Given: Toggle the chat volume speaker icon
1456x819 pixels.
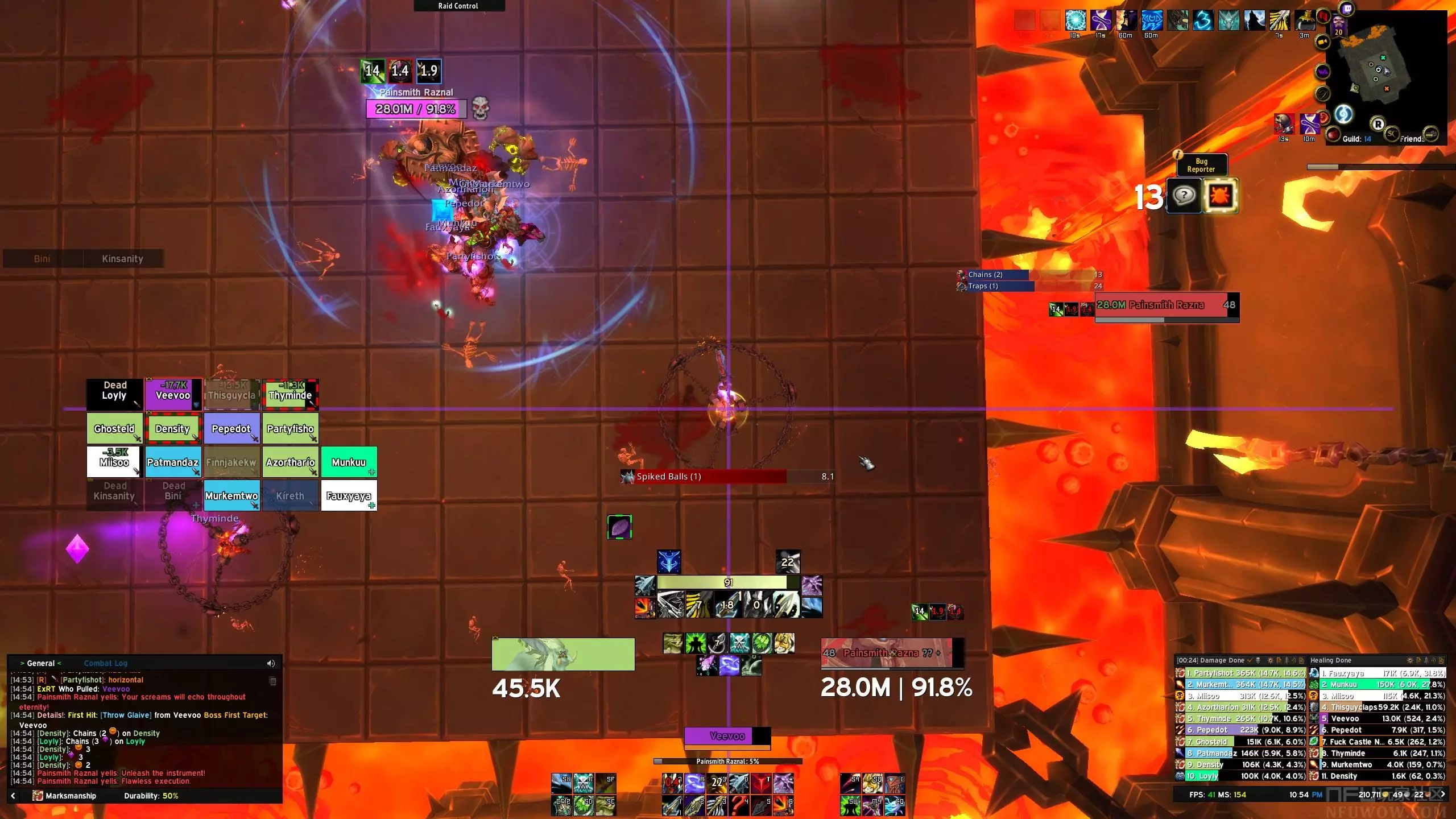Looking at the screenshot, I should pyautogui.click(x=271, y=663).
